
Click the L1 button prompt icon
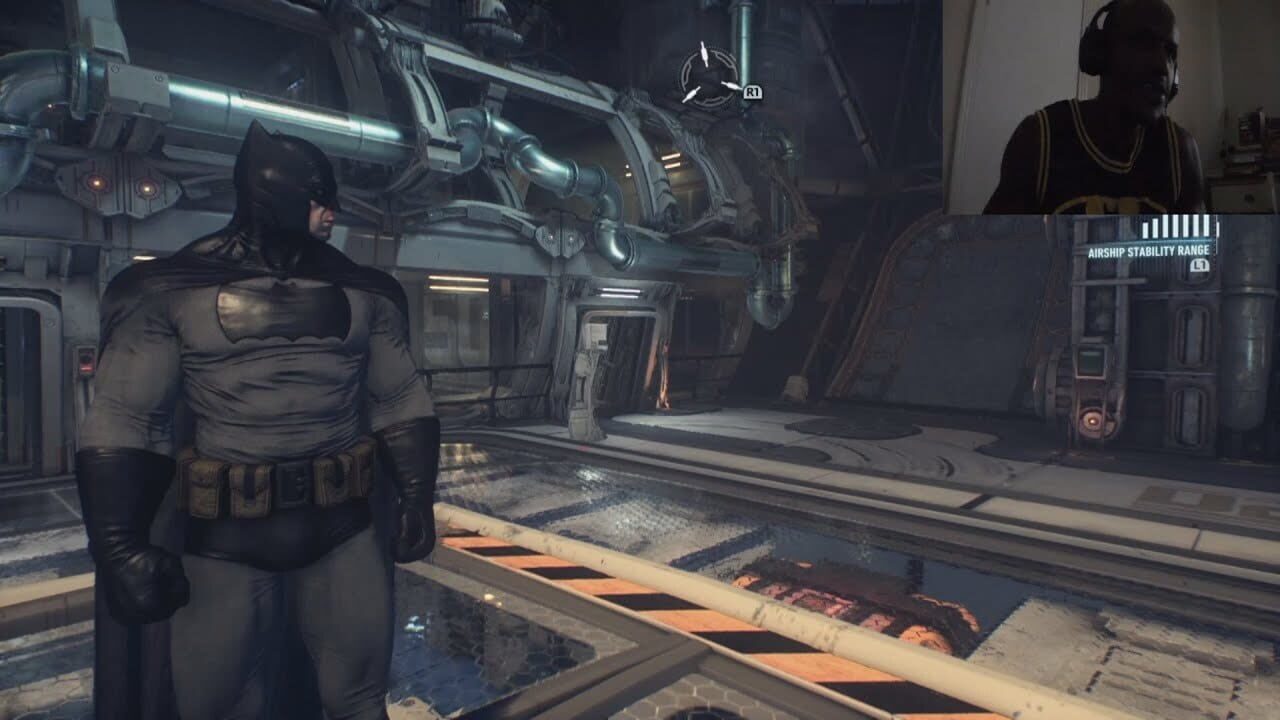point(1200,264)
